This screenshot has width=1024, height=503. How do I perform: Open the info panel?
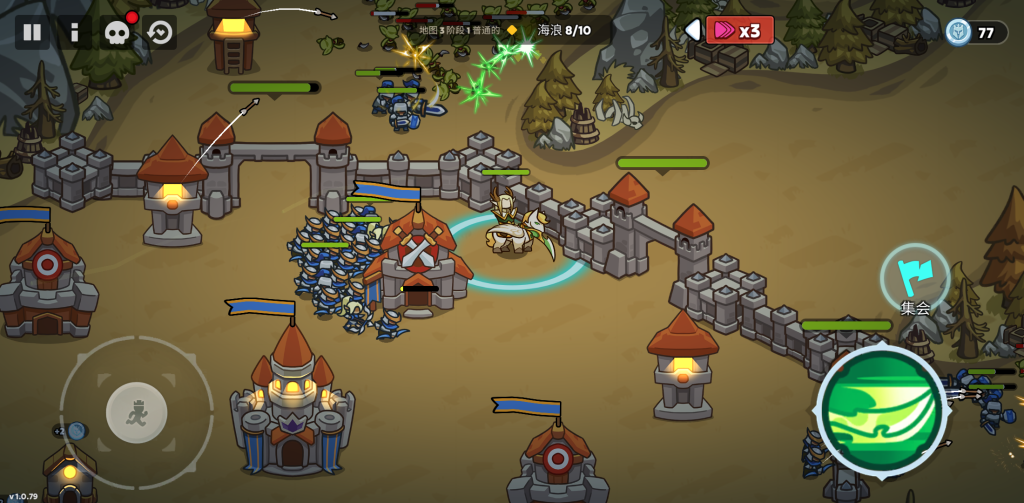pos(75,32)
